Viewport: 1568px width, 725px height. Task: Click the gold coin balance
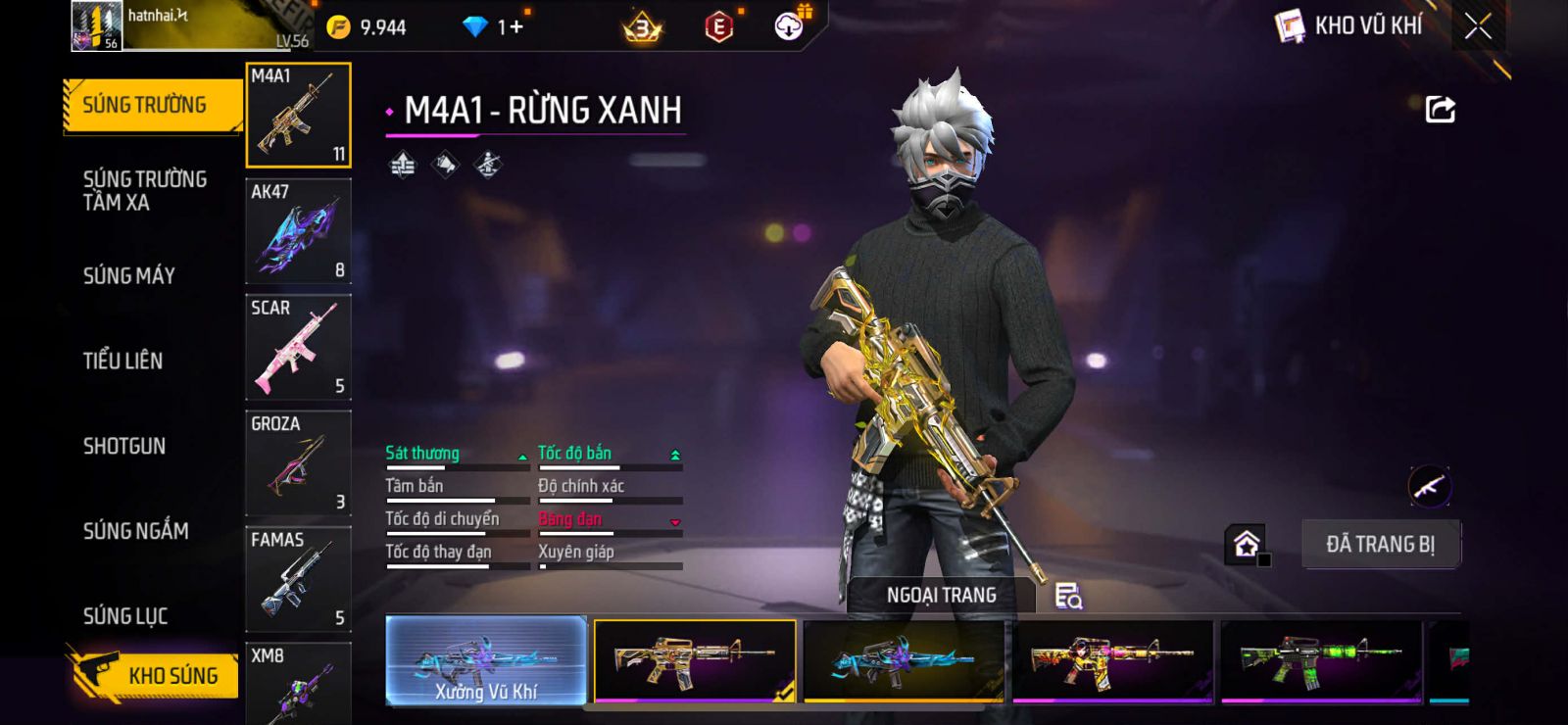point(367,27)
